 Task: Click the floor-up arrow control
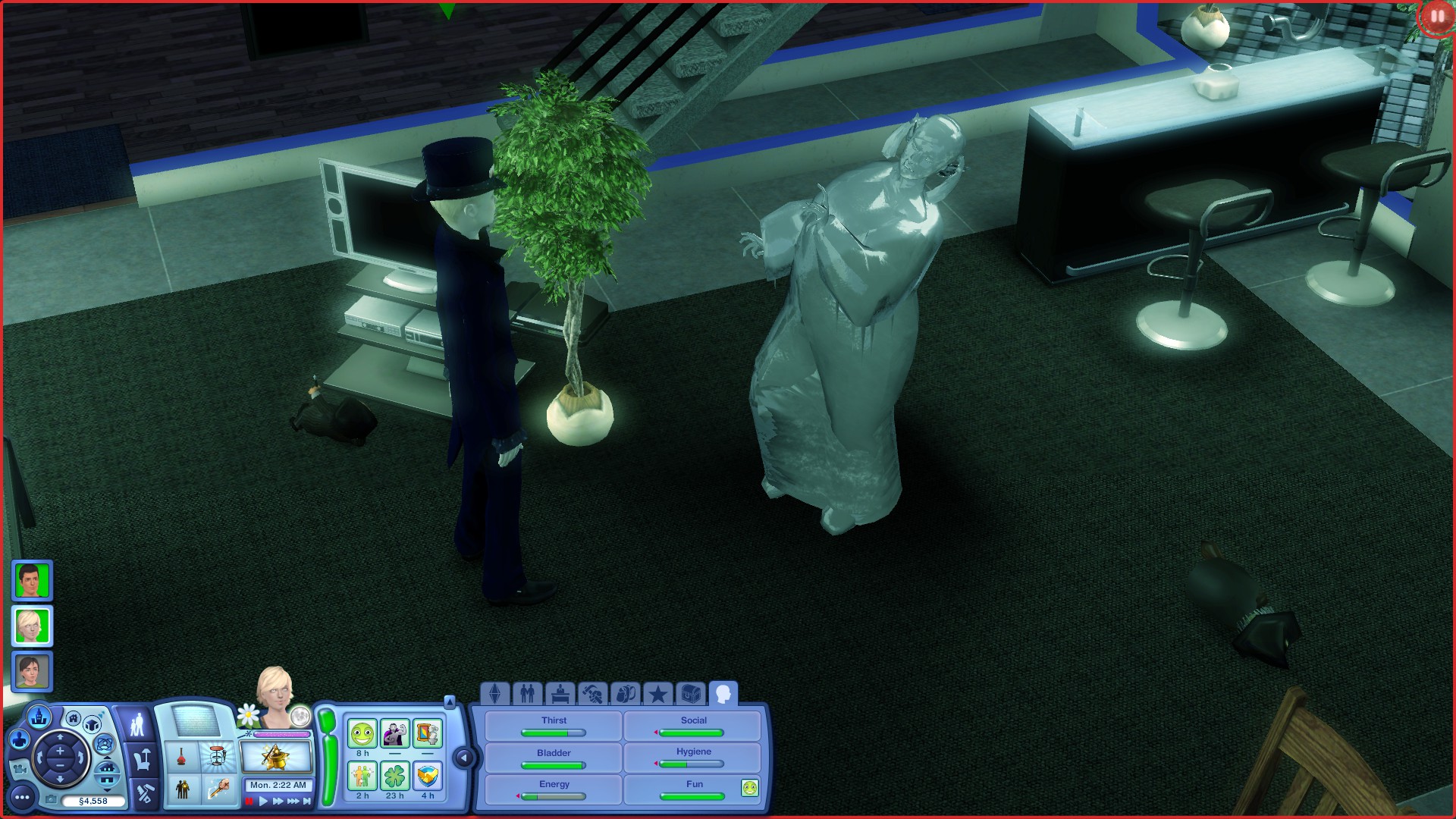point(107,757)
